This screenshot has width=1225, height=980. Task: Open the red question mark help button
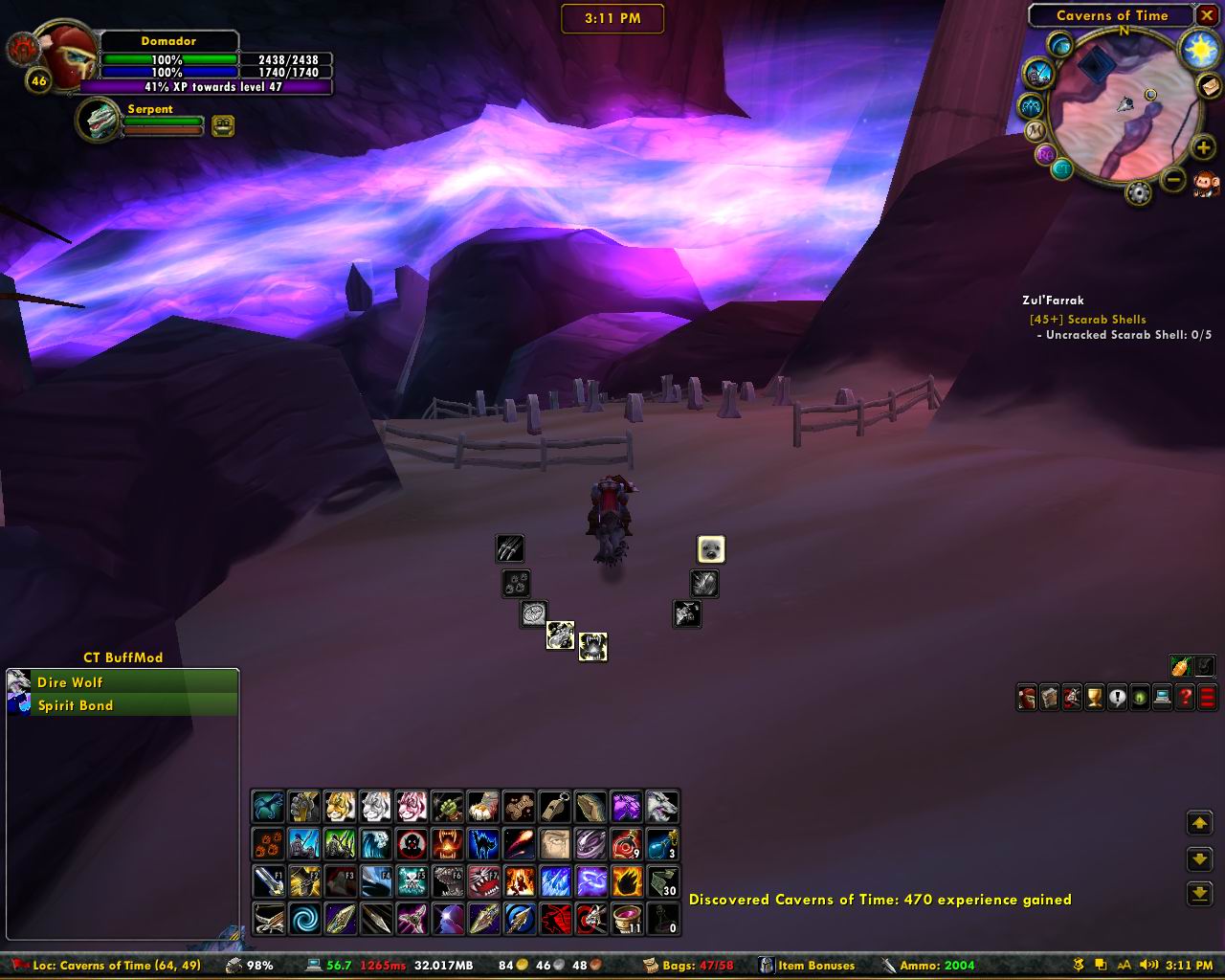click(1185, 697)
